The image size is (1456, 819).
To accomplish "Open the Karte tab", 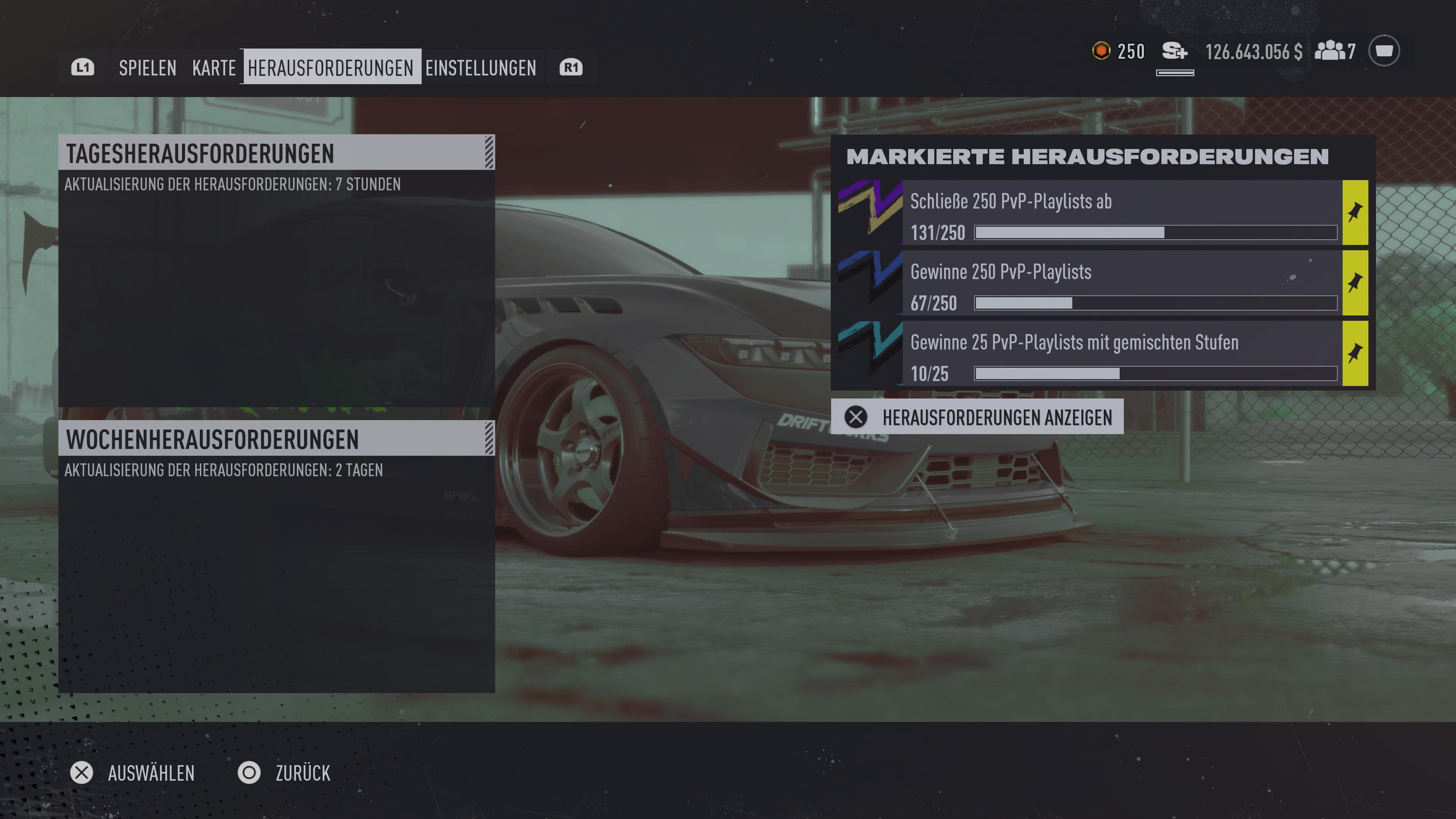I will coord(213,68).
